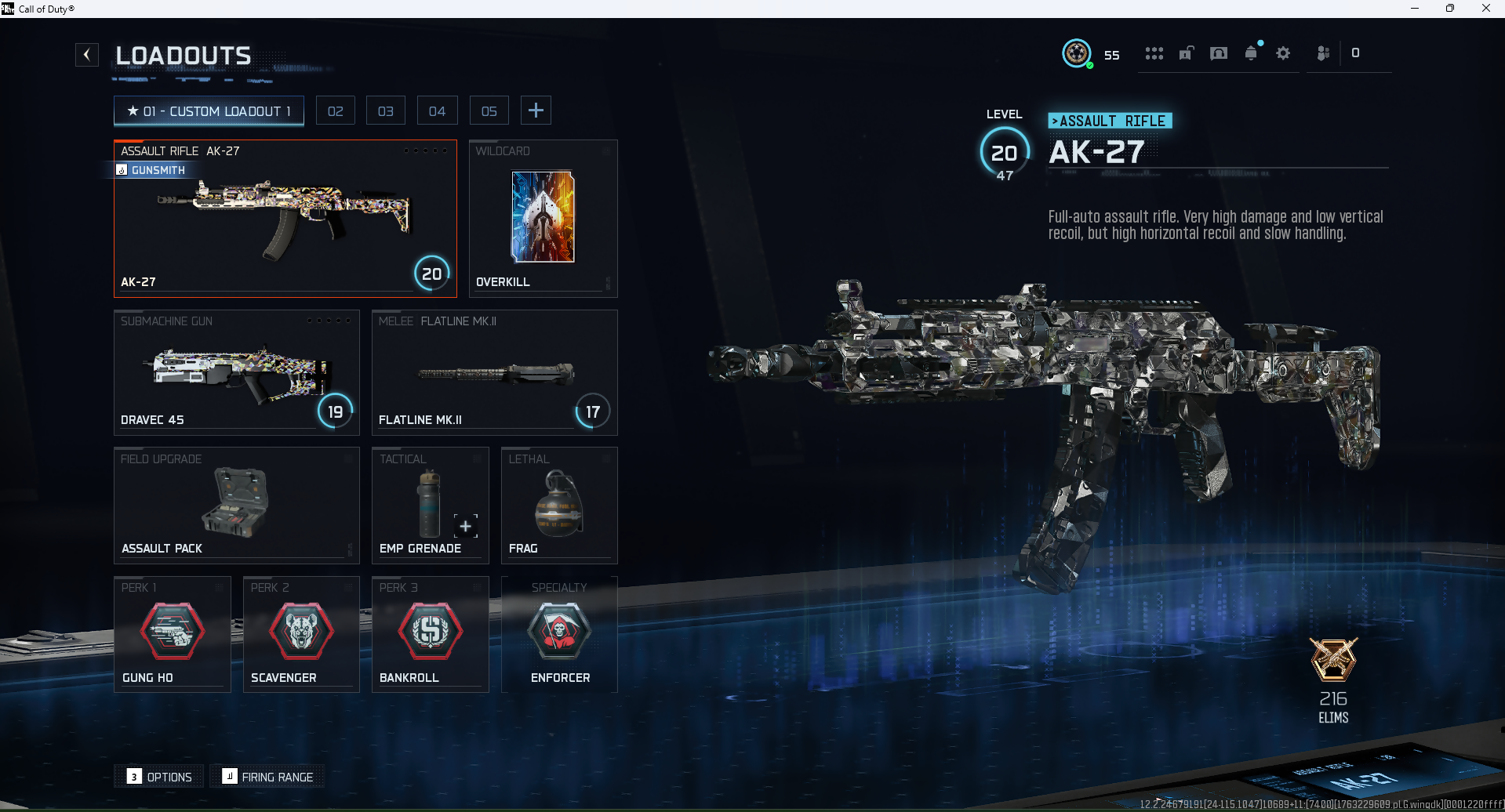Select the Flatline MK.II melee slot
Image resolution: width=1505 pixels, height=812 pixels.
click(494, 372)
